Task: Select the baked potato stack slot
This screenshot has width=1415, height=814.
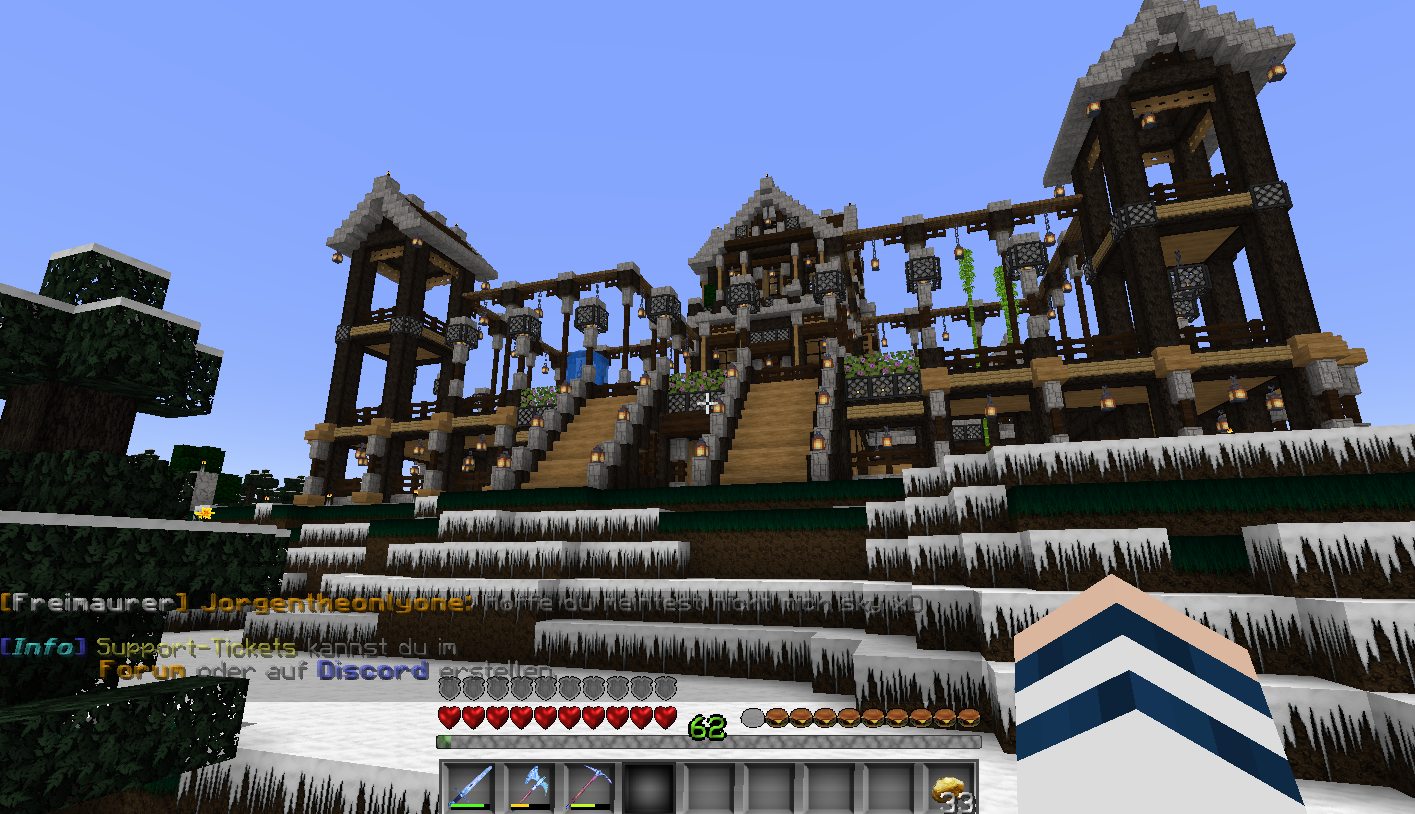Action: 951,788
